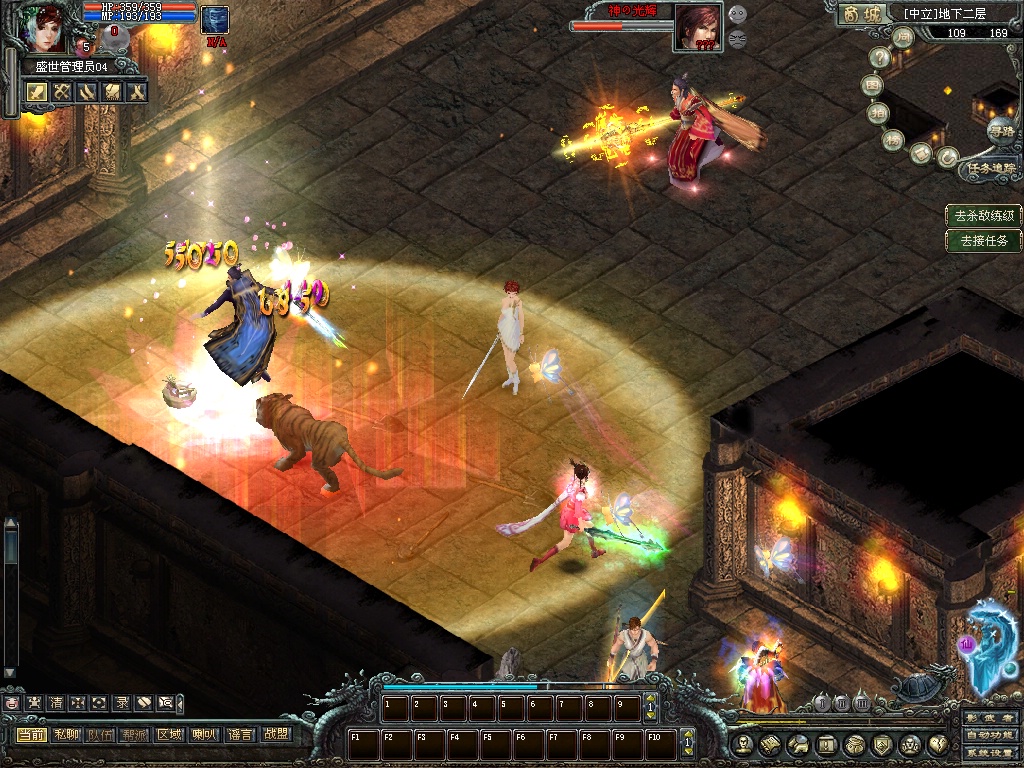Select the 战盟 chat tab
Viewport: 1024px width, 768px height.
[274, 734]
